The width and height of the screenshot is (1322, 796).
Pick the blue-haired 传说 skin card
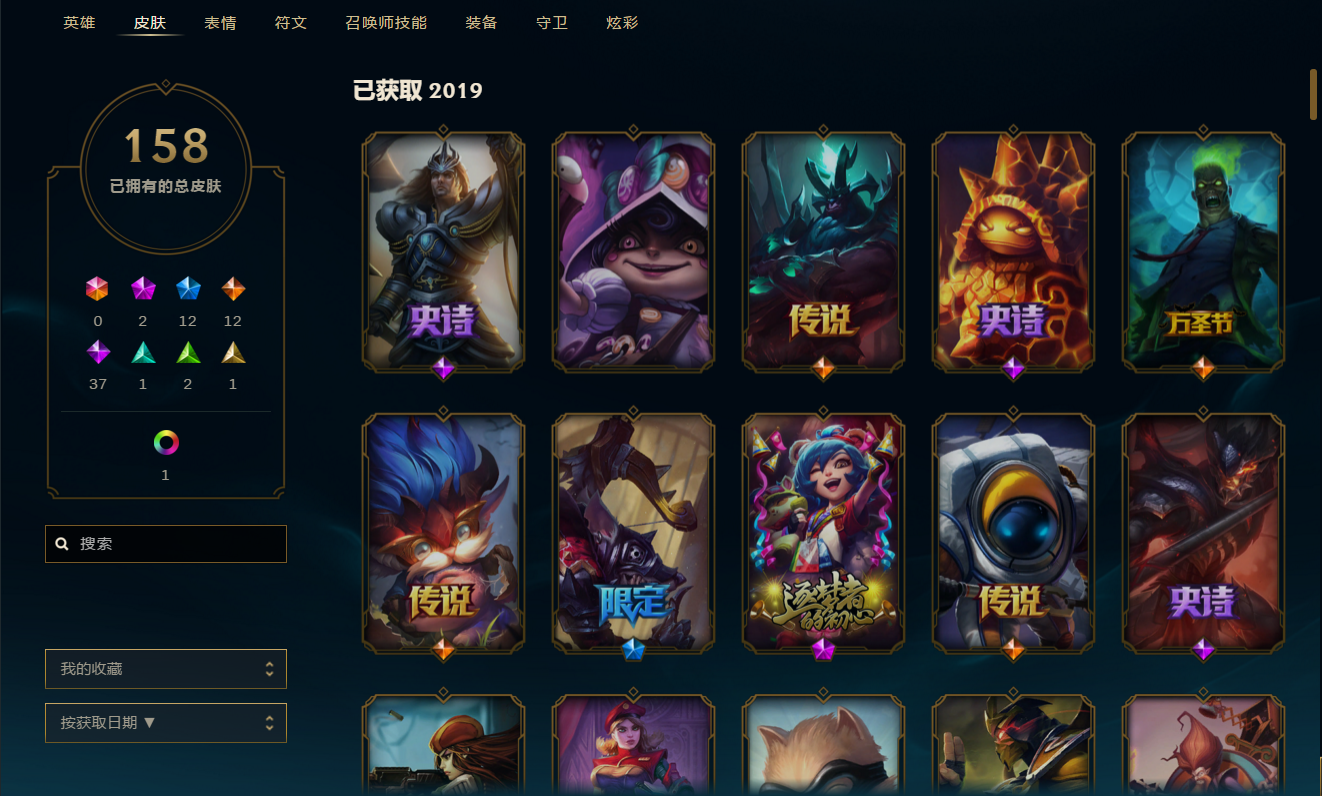pyautogui.click(x=443, y=531)
